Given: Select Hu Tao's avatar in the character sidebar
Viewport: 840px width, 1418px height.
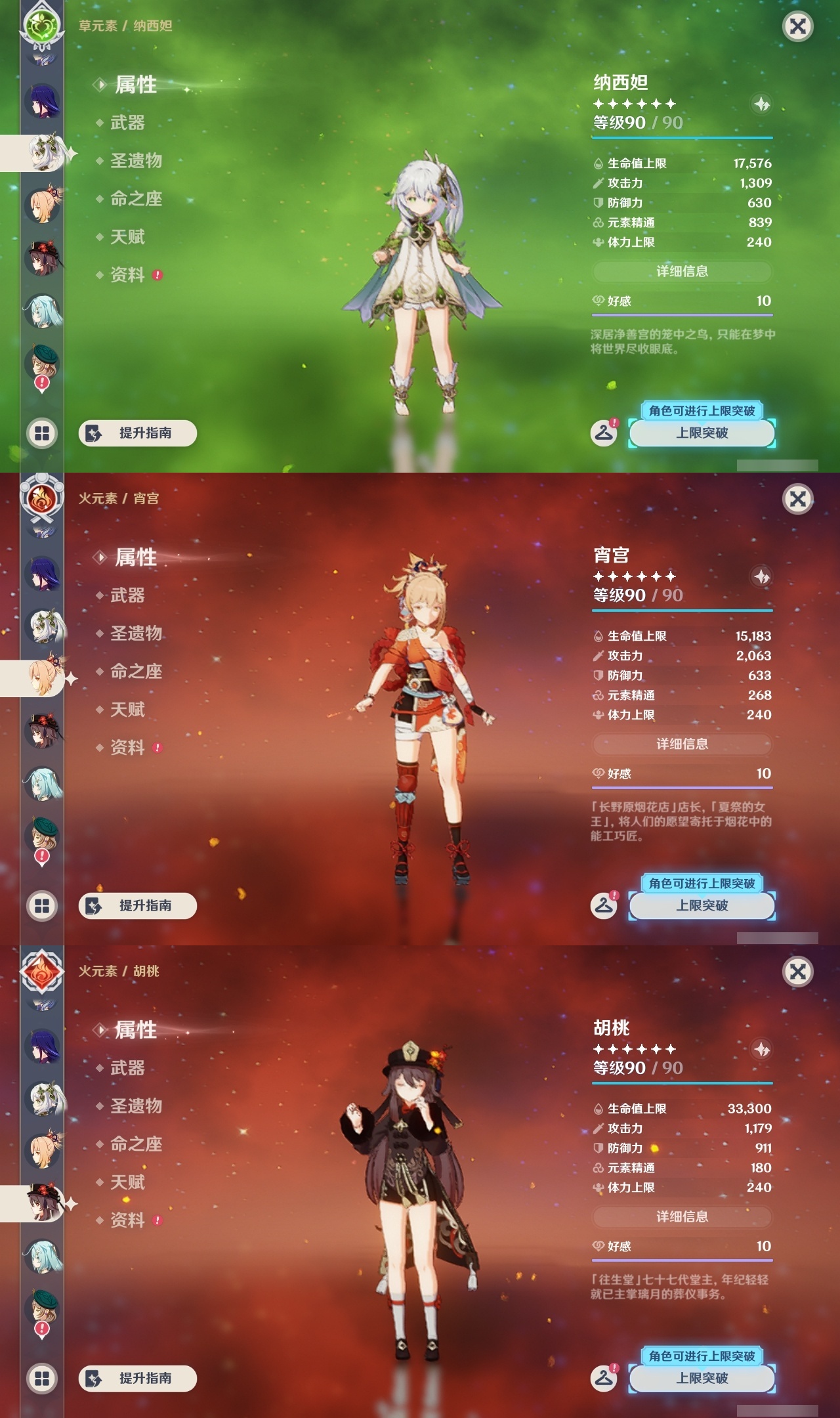Looking at the screenshot, I should pos(42,259).
